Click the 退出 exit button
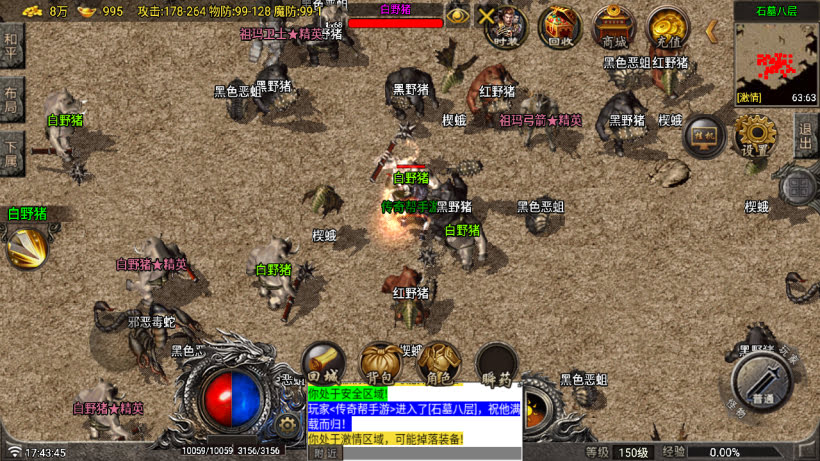Screen dimensions: 820x461 click(x=806, y=135)
